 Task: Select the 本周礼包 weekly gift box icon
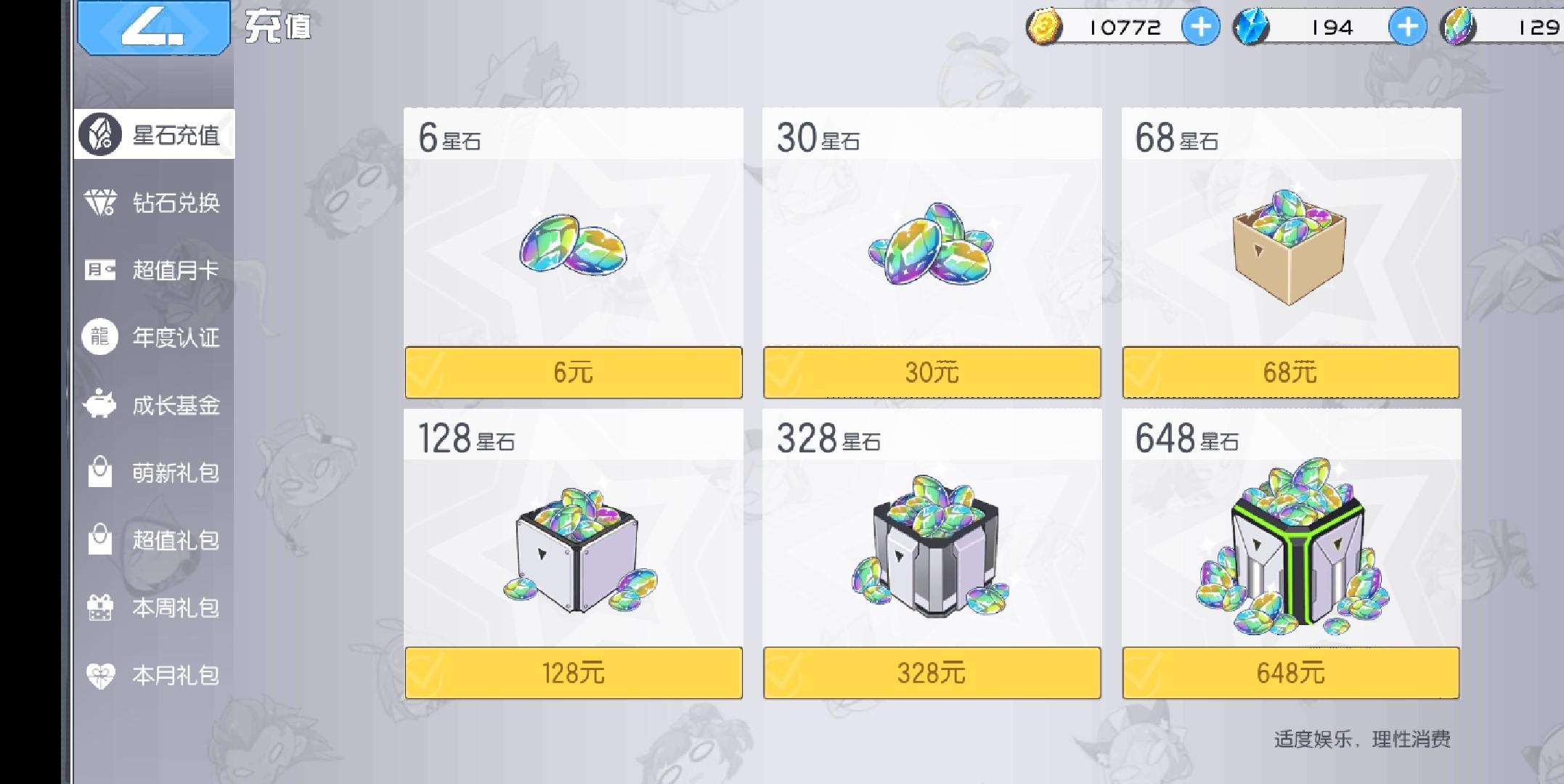tap(99, 608)
